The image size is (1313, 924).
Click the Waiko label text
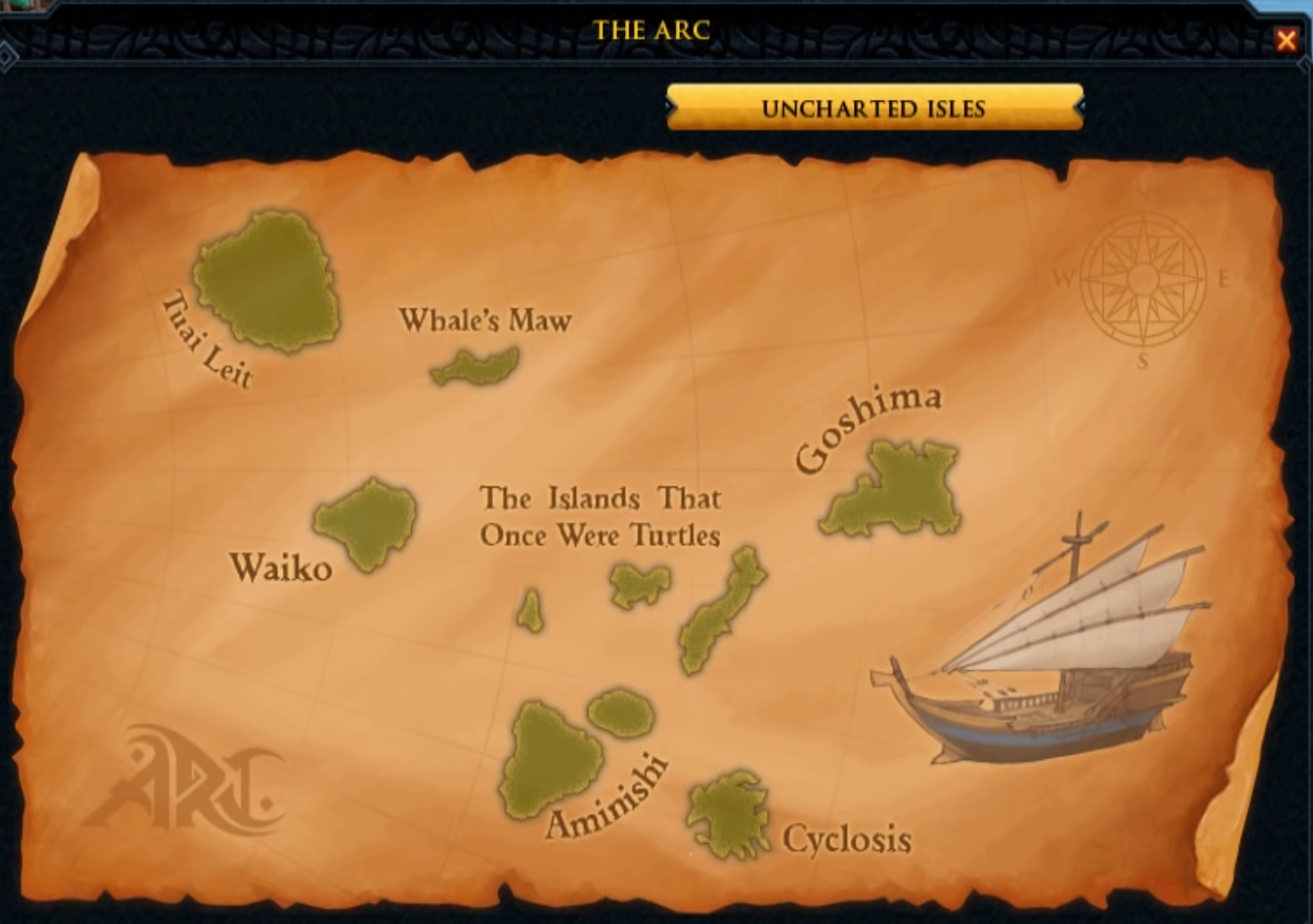click(x=282, y=568)
